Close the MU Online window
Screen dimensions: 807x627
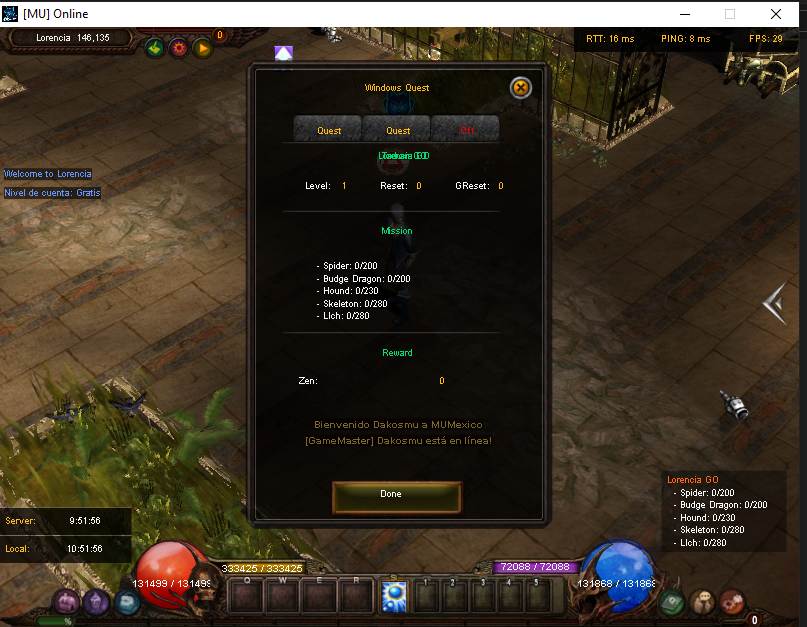coord(776,14)
